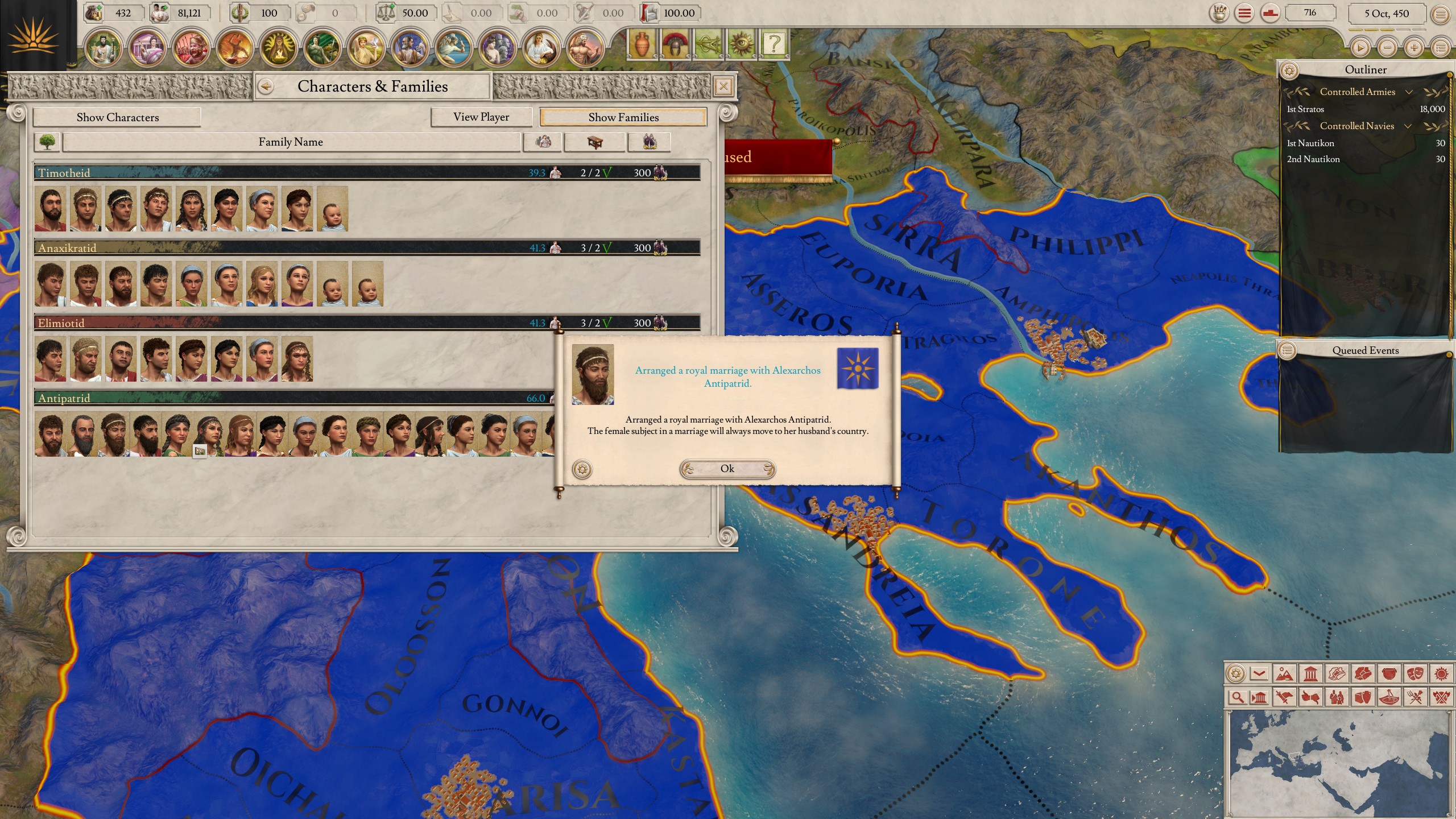Select the religion mapmode sun icon
The width and height of the screenshot is (1456, 819).
click(1441, 674)
